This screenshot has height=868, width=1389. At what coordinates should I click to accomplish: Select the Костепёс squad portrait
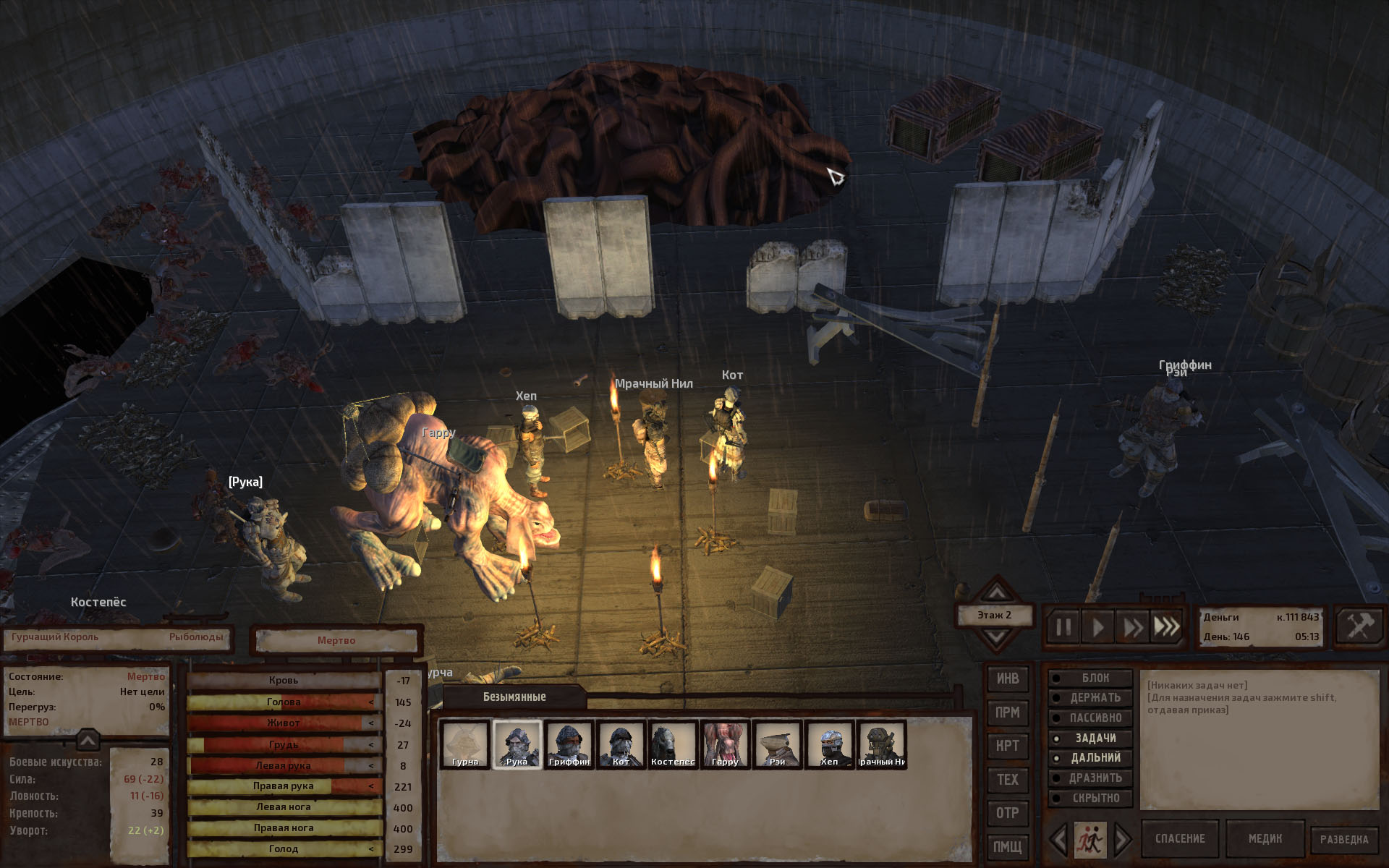tap(673, 744)
